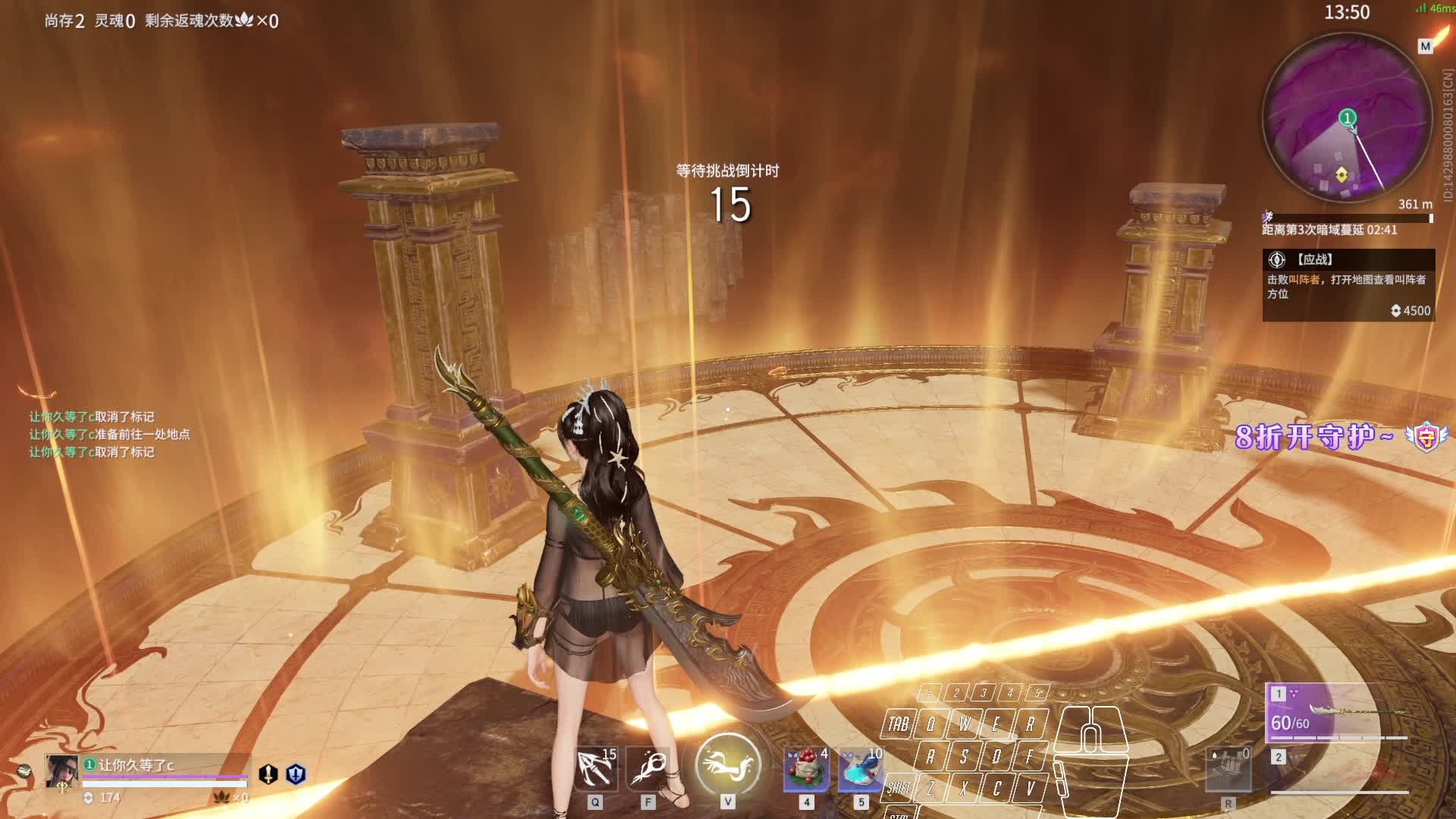Click the yellow objective marker on minimap
The image size is (1456, 819).
tap(1341, 175)
